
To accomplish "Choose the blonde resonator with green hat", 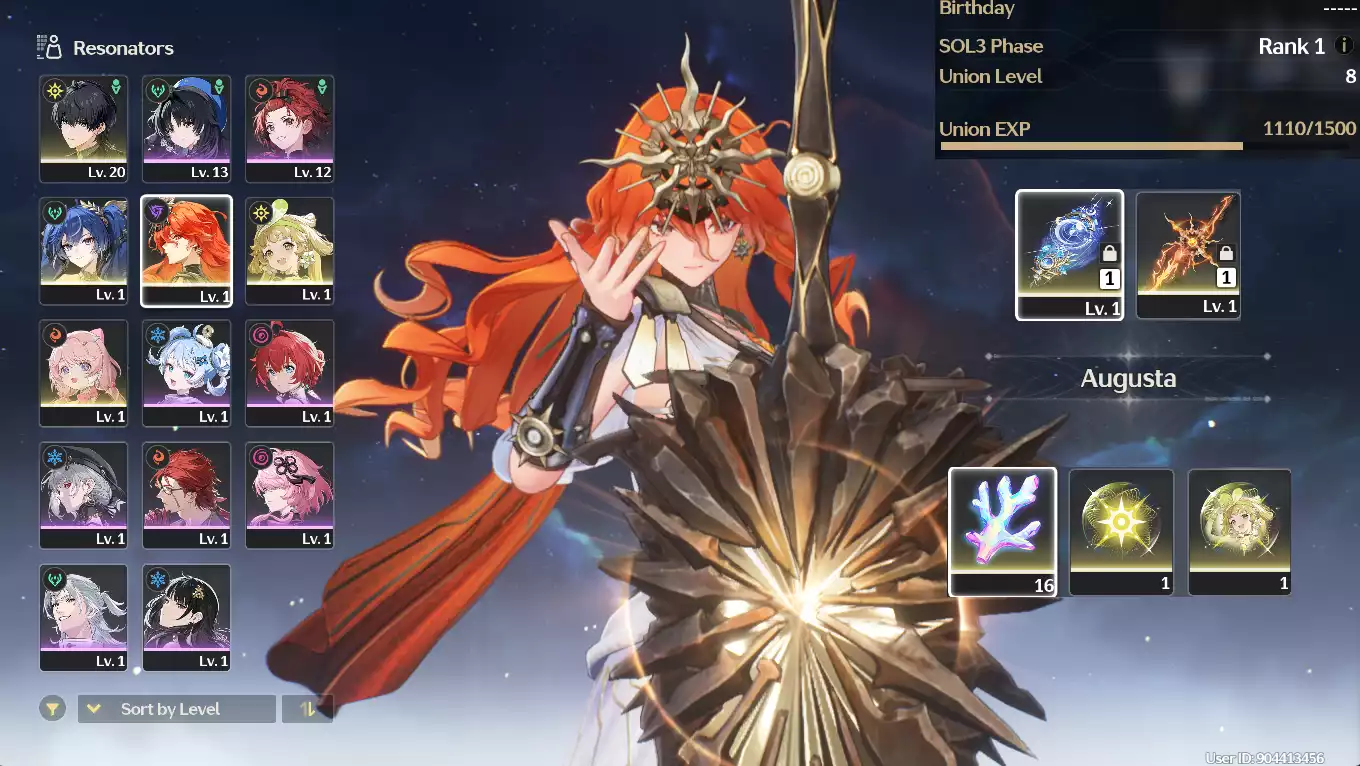I will [290, 250].
